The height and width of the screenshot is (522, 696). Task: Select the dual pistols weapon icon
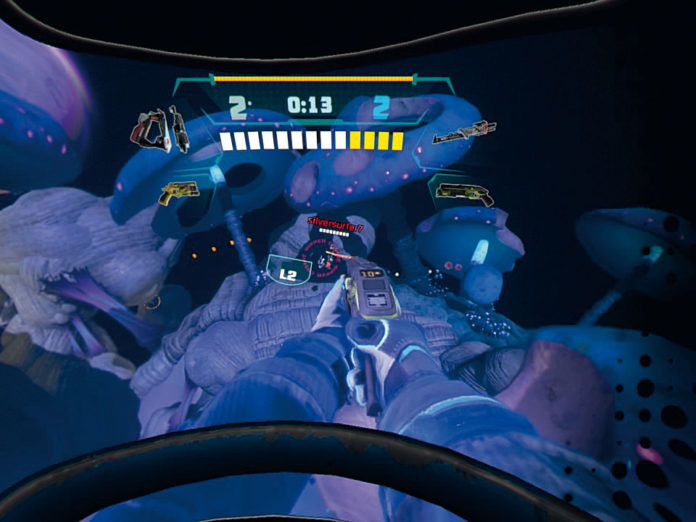click(159, 130)
